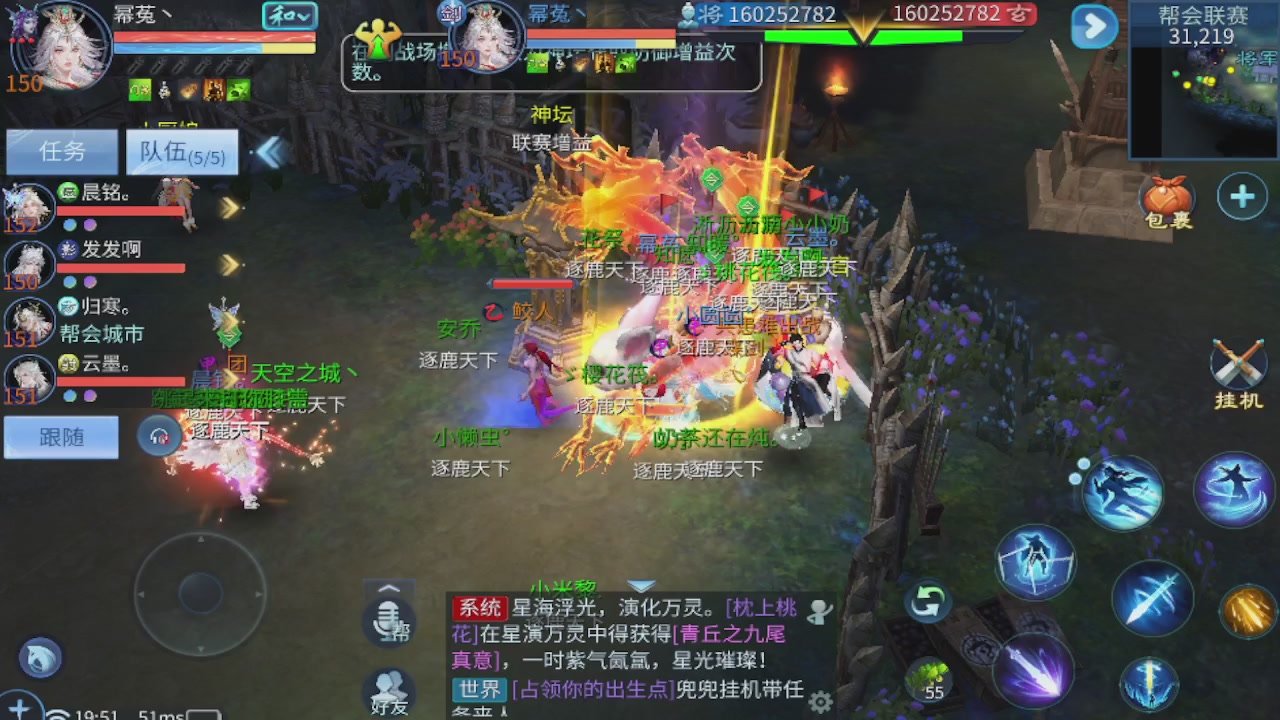
Task: Open the 占领你的出生点 world chat link
Action: point(594,691)
